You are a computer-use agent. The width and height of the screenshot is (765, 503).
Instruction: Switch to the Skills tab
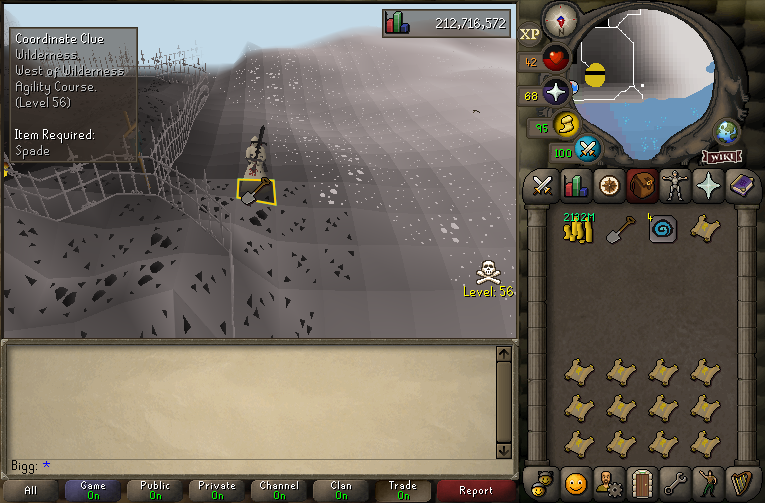click(575, 186)
